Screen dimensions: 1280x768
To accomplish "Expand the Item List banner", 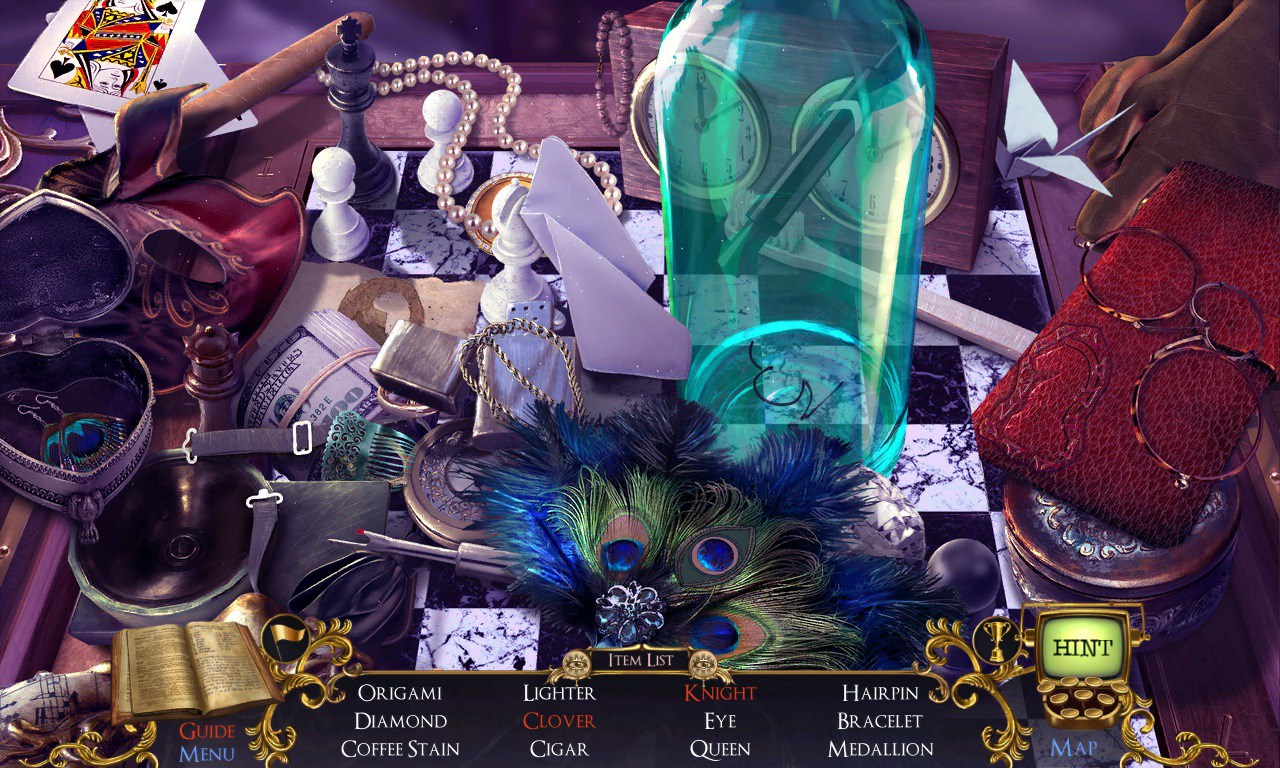I will pos(638,660).
